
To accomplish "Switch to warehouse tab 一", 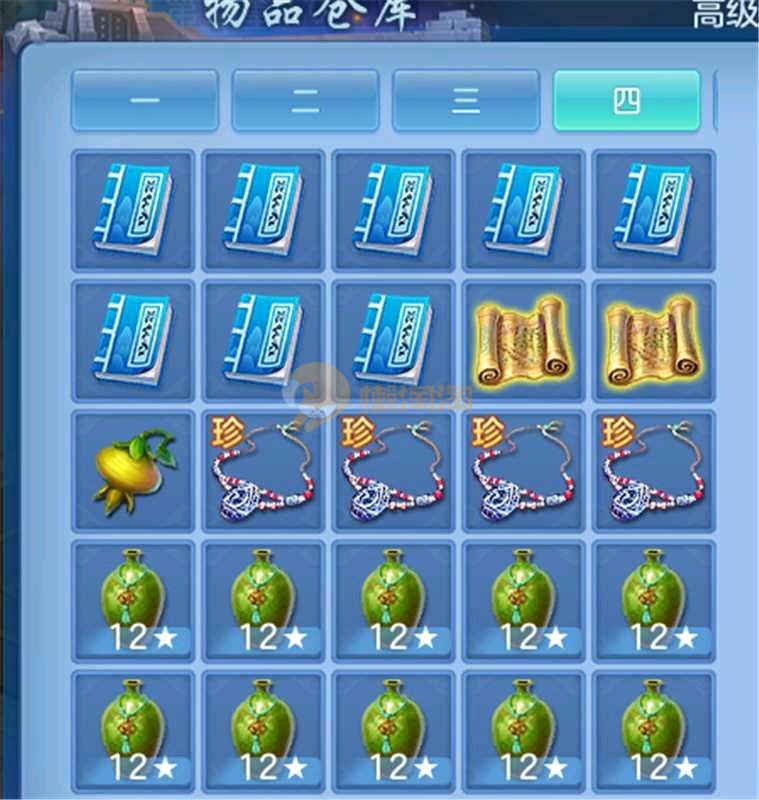I will 145,100.
